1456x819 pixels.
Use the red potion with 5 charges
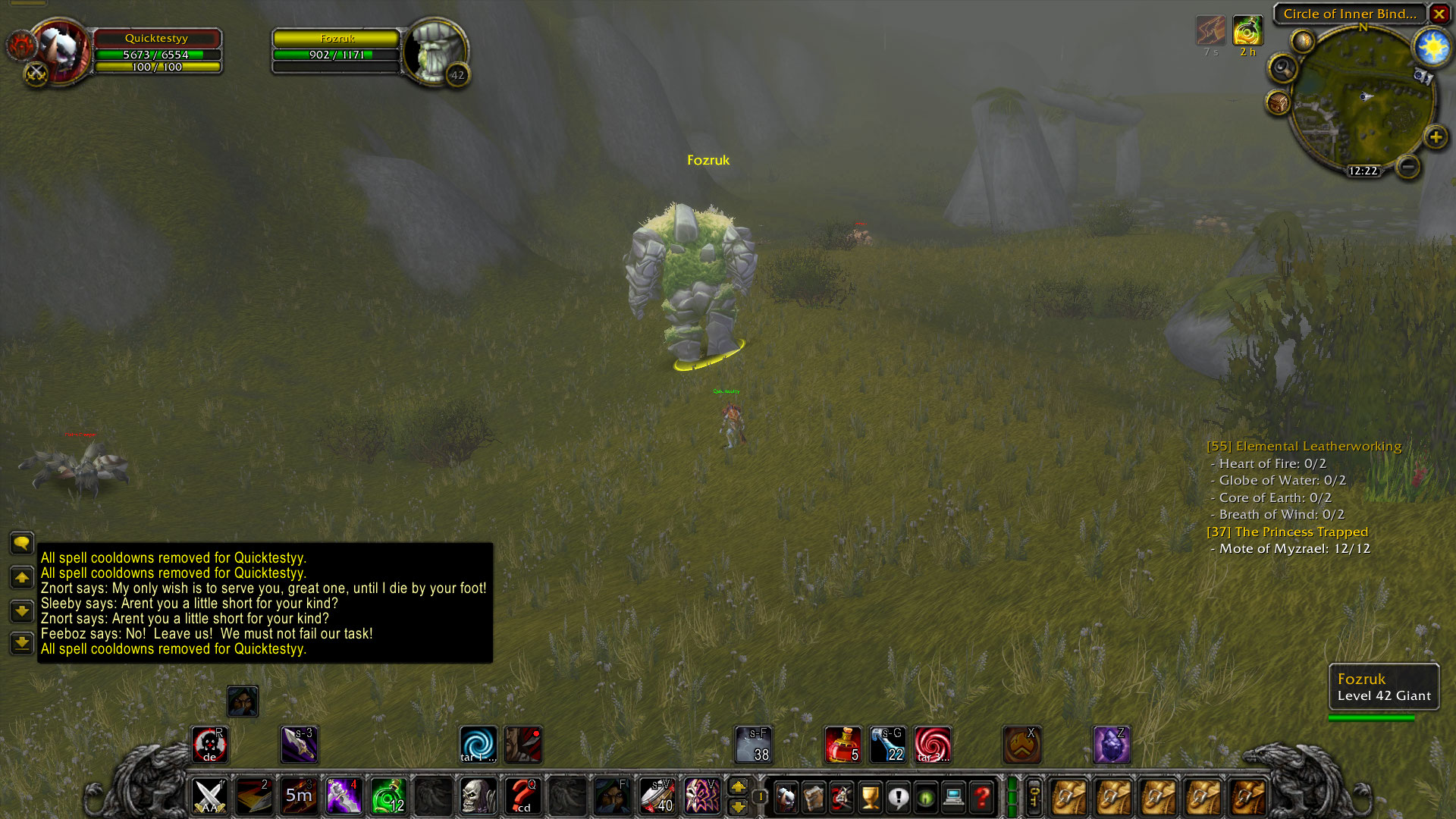(x=843, y=745)
